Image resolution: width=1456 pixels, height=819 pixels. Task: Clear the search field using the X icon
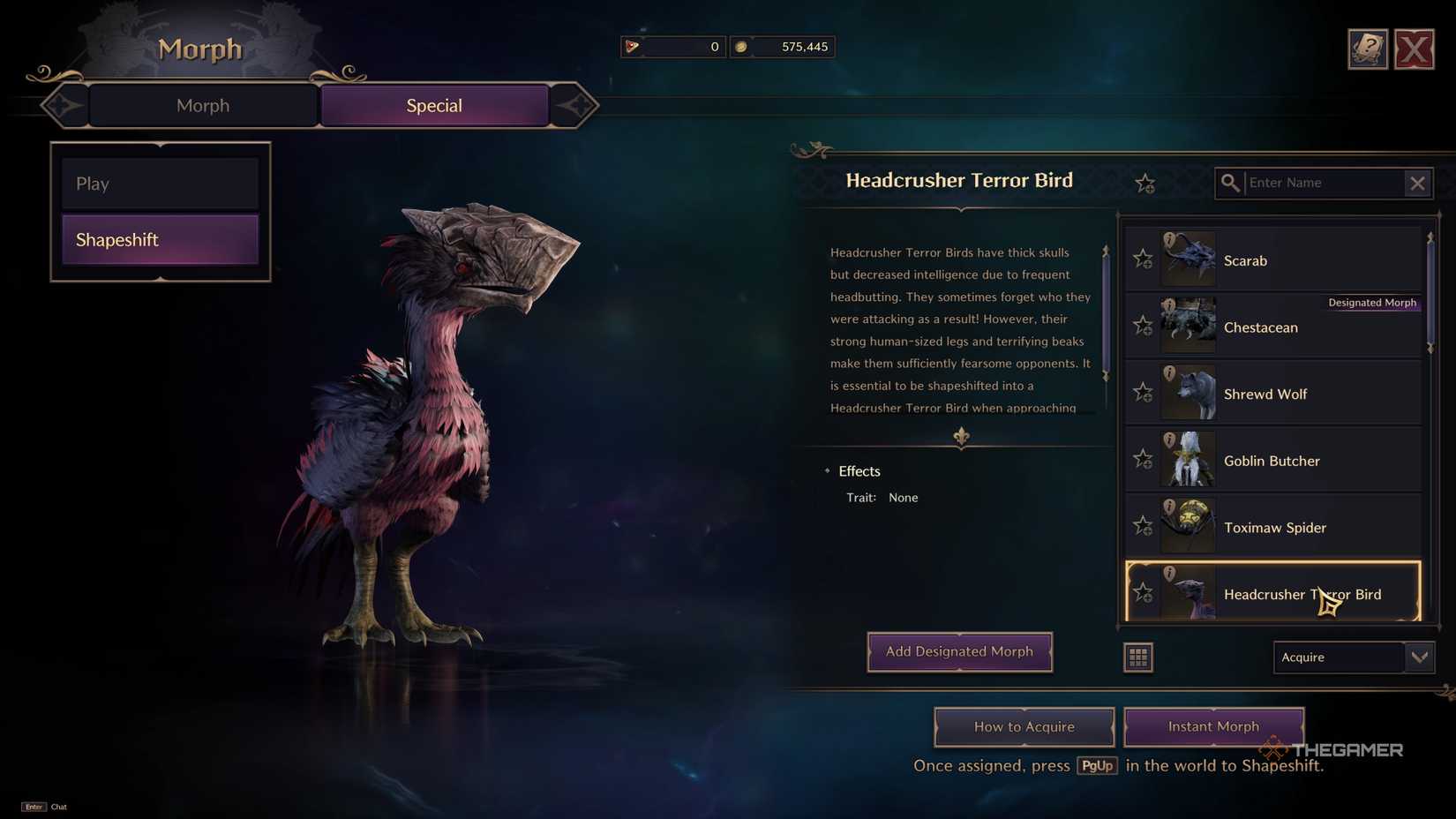(1418, 183)
